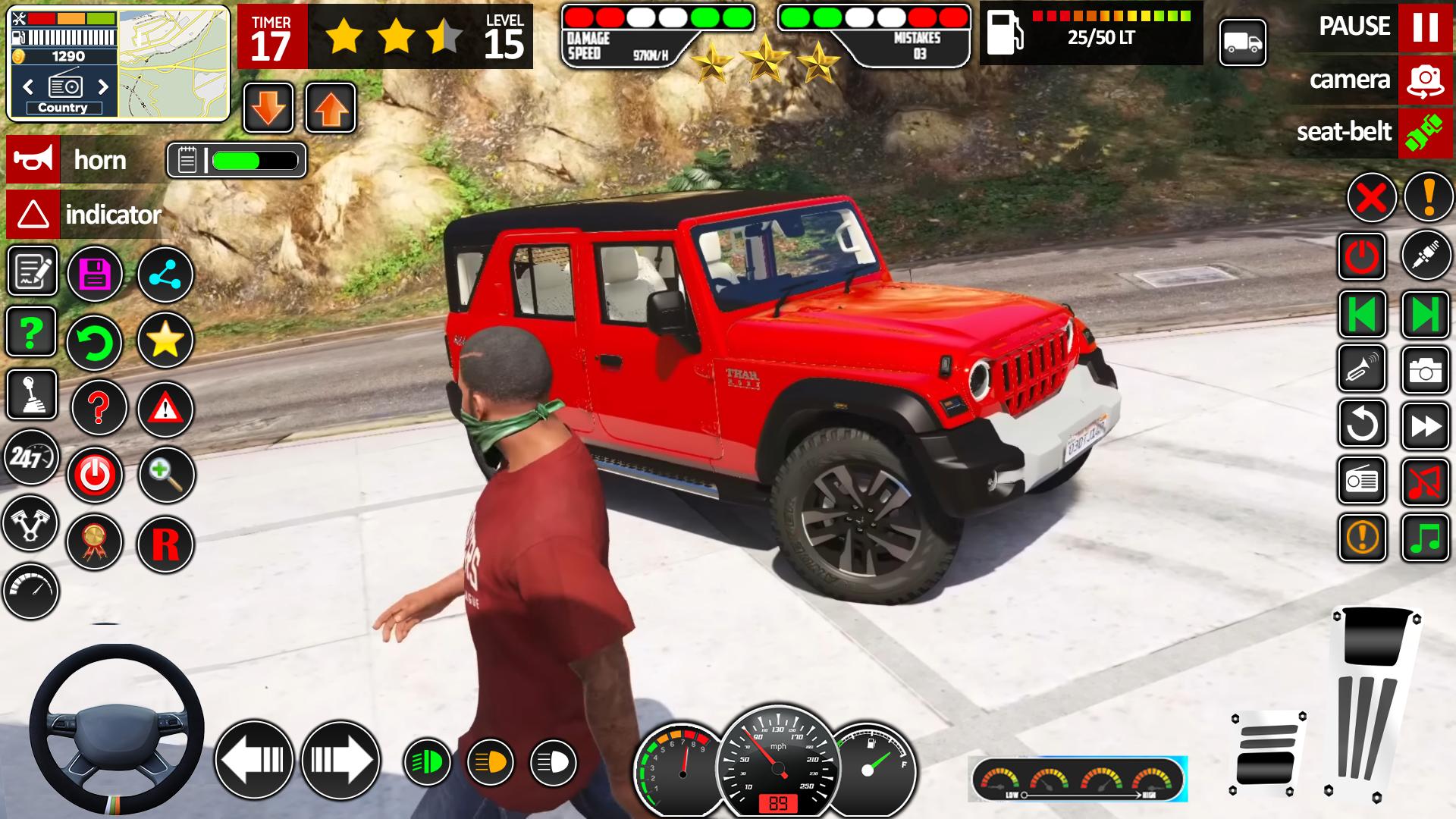Turn on the hazard indicator
The image size is (1456, 819).
[x=33, y=215]
